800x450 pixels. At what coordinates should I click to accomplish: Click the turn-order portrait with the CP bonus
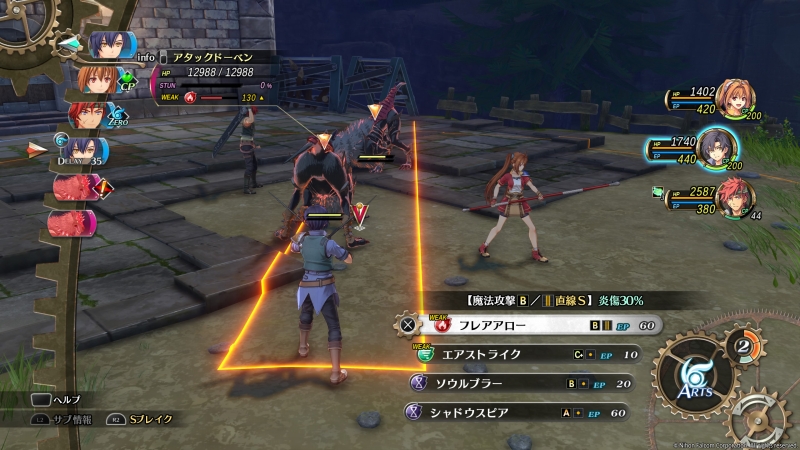coord(98,80)
